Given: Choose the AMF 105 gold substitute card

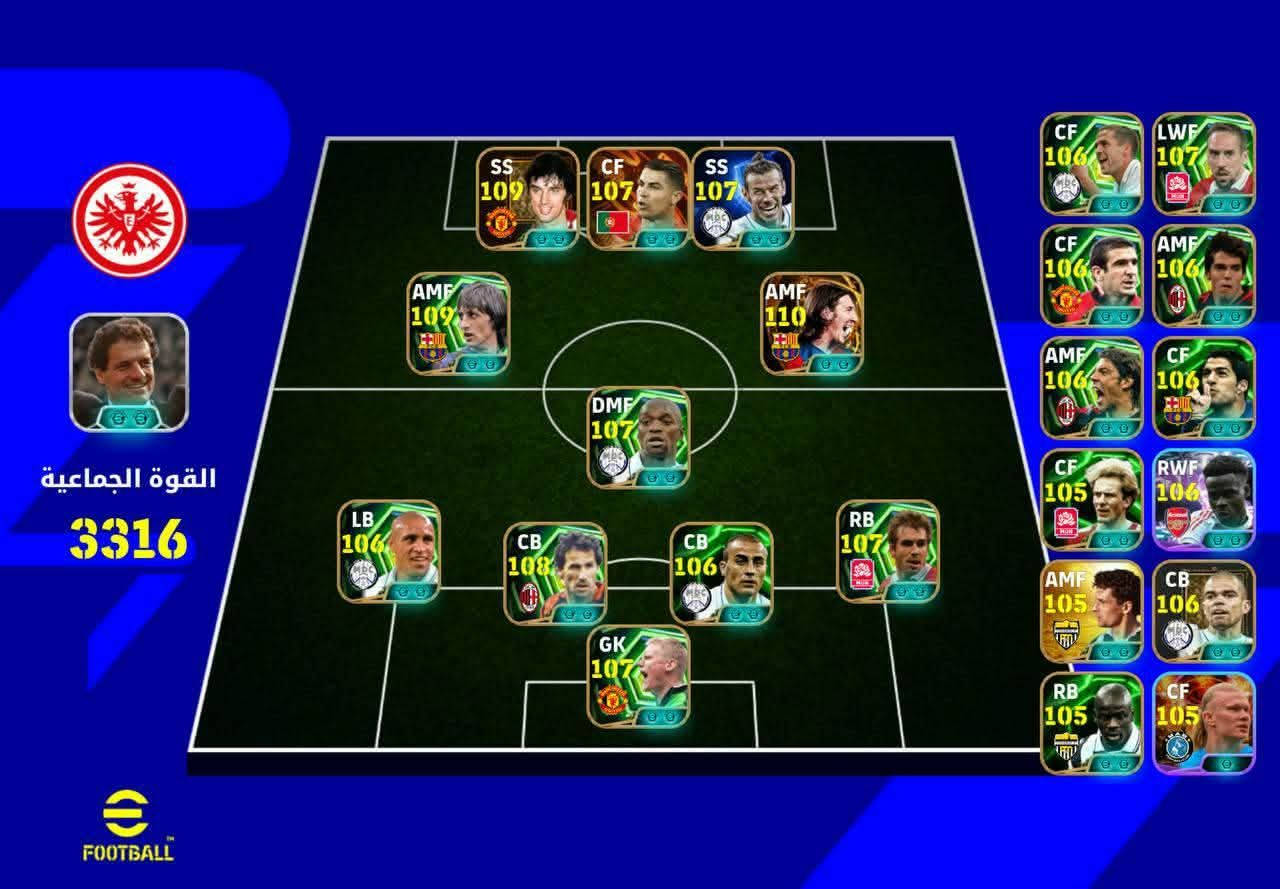Looking at the screenshot, I should (x=1091, y=611).
